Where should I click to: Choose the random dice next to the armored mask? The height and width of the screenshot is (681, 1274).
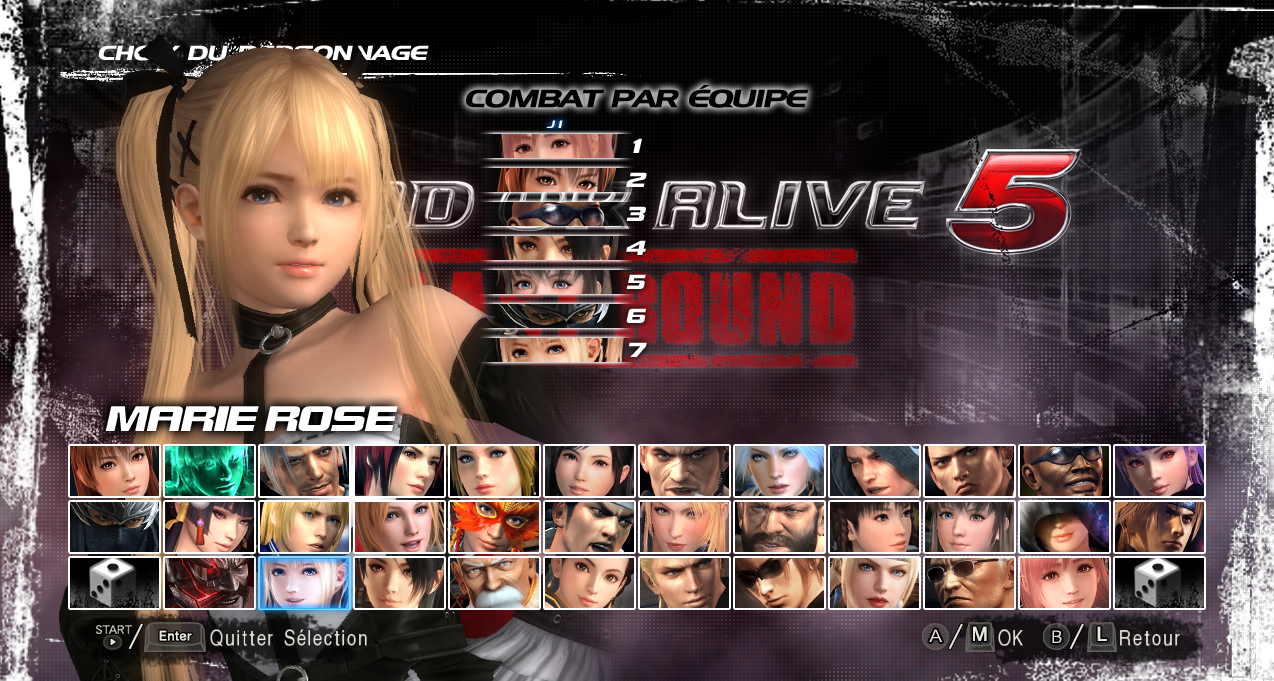[x=114, y=583]
